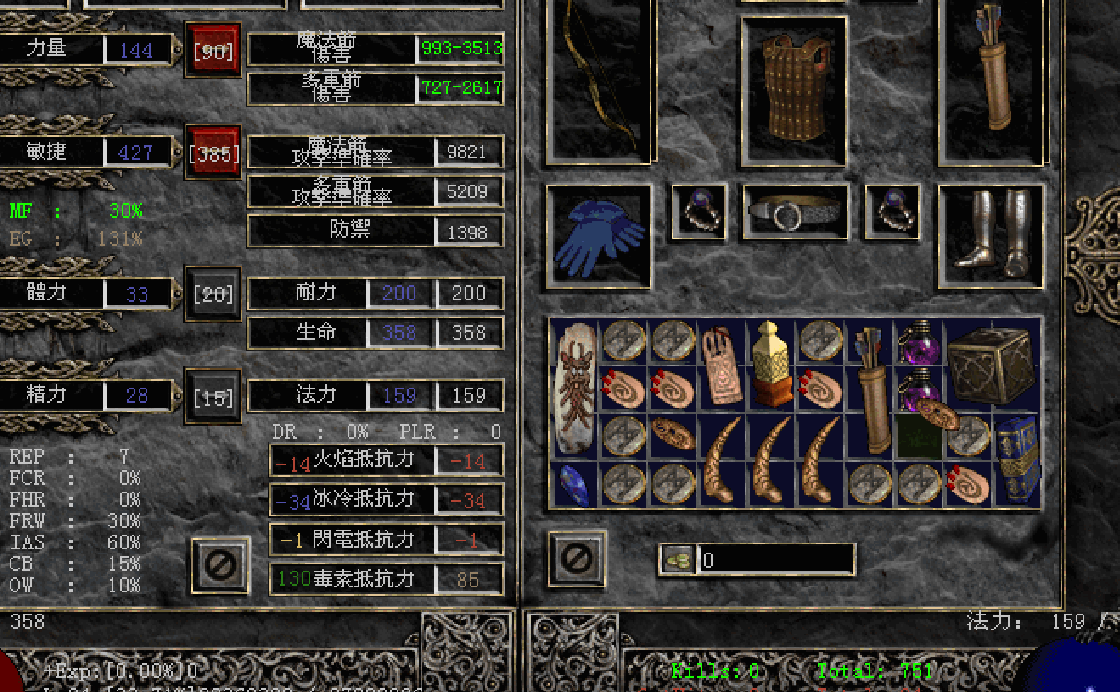1120x692 pixels.
Task: Add a point to Strength
Action: (213, 50)
